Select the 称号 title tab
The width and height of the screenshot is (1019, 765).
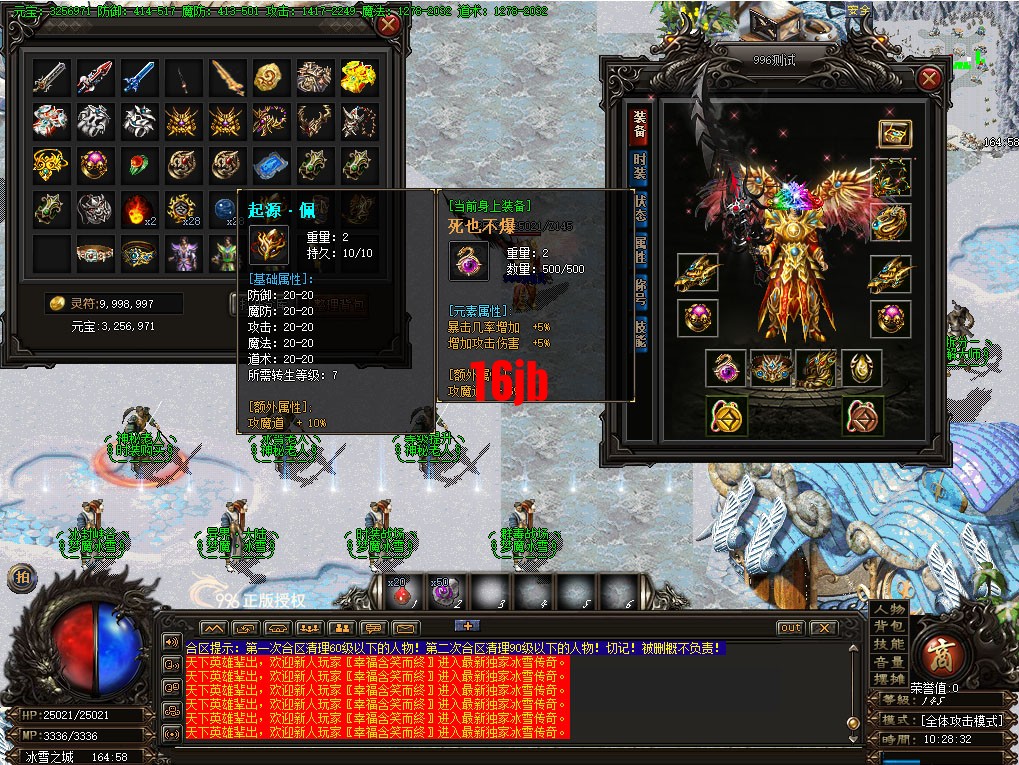point(639,291)
